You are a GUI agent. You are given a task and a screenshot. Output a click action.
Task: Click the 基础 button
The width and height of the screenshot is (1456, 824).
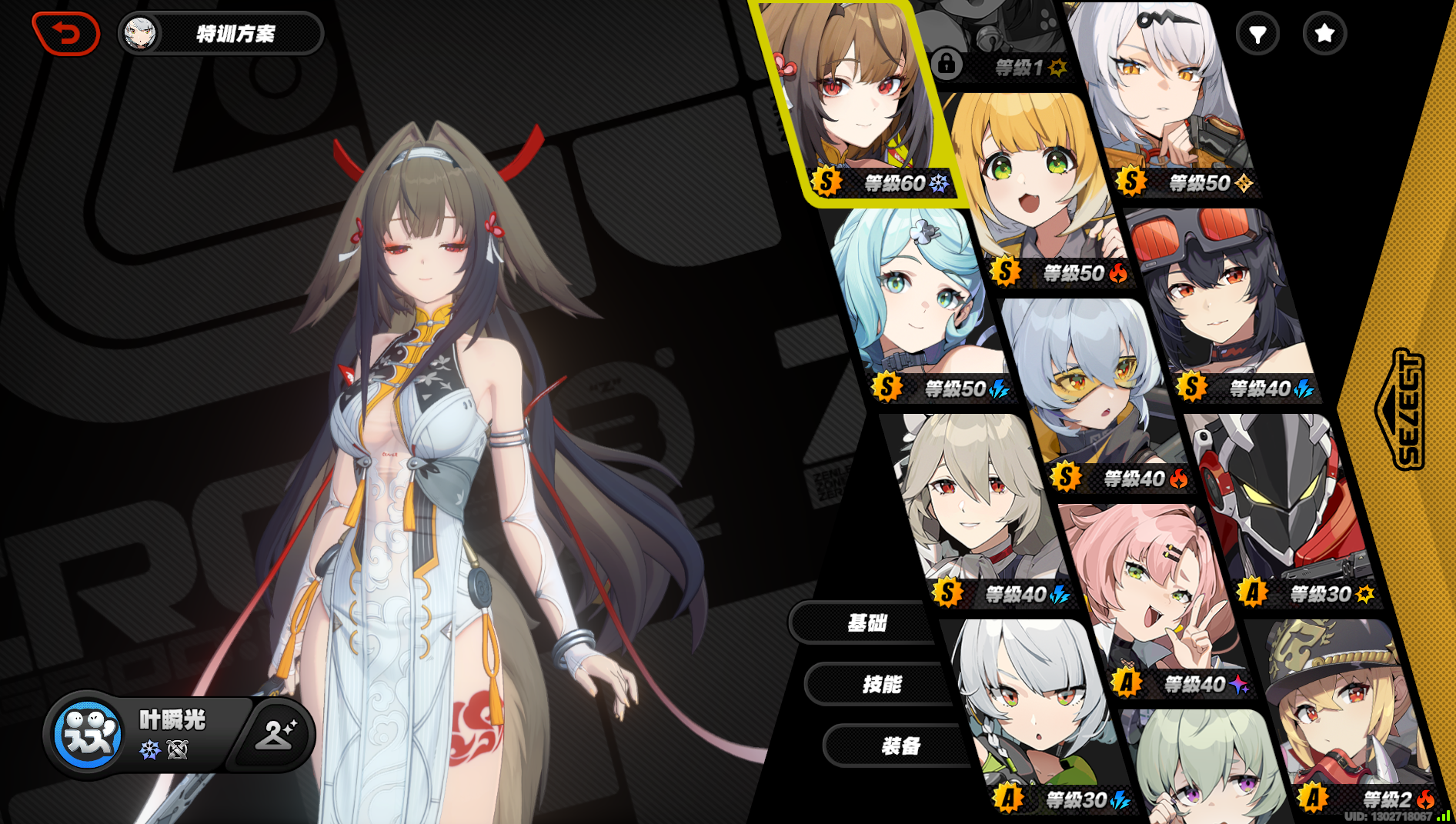pos(868,623)
